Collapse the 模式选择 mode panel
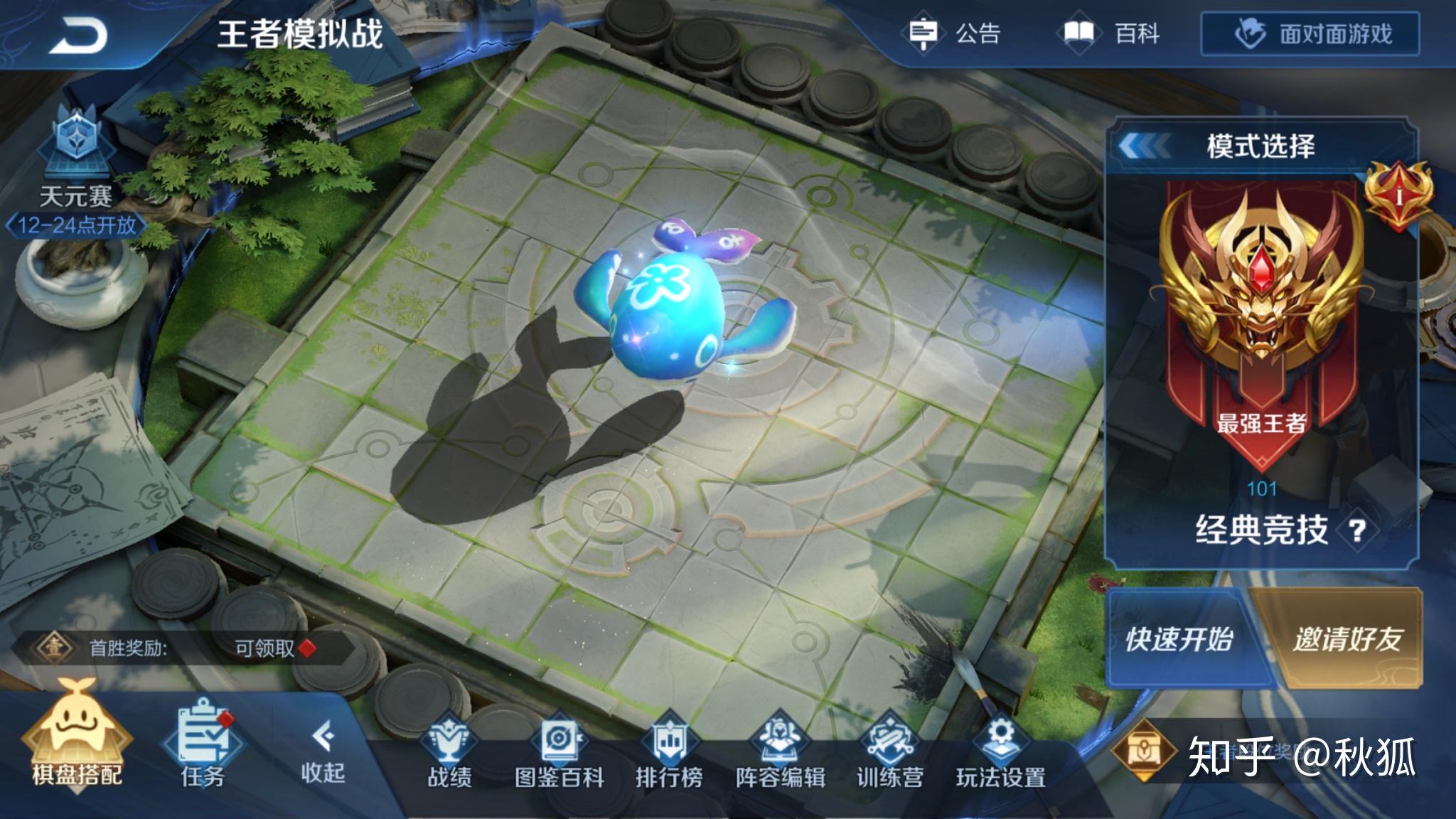 point(1144,146)
